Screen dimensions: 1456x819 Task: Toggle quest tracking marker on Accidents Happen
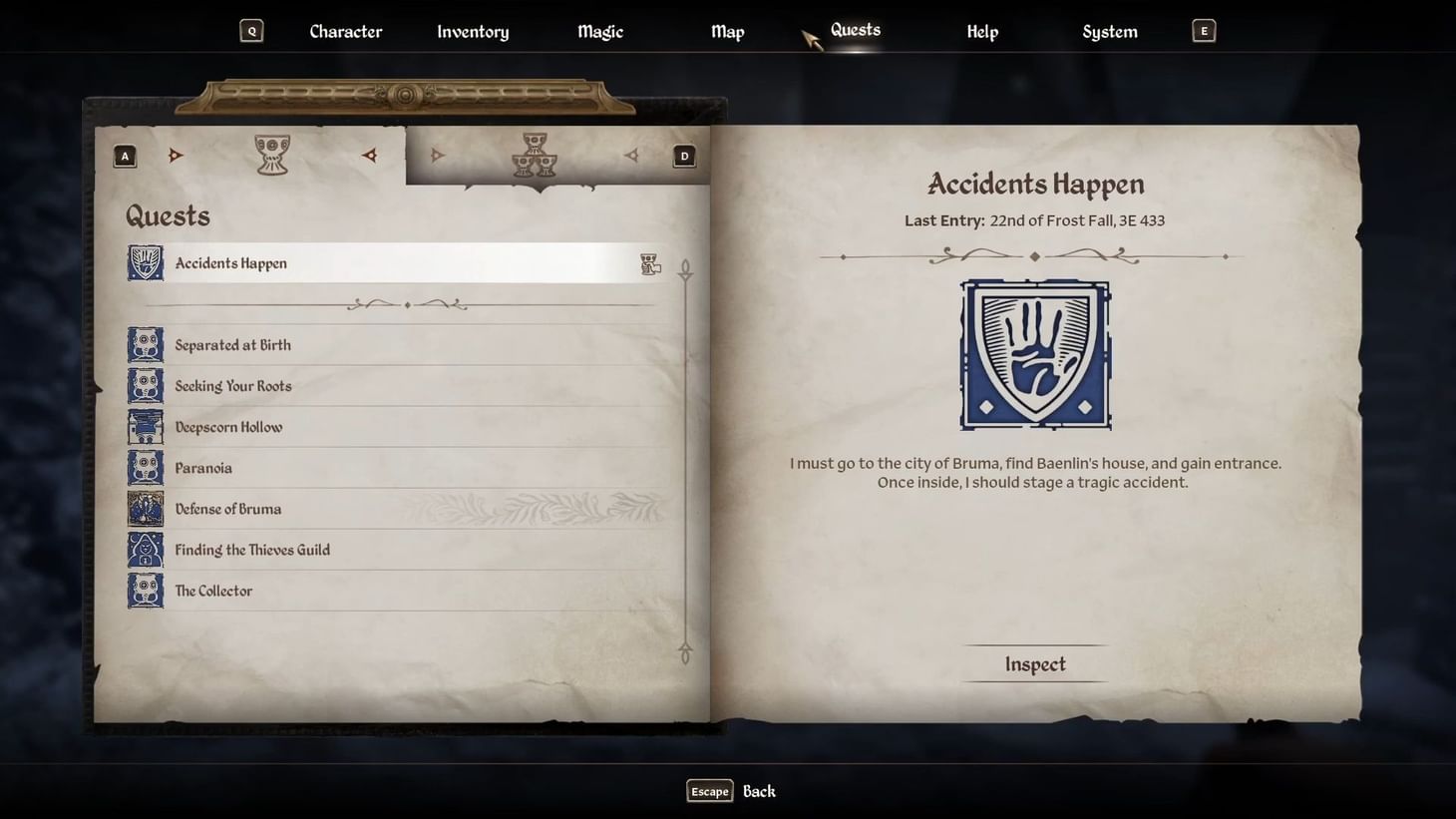(650, 262)
